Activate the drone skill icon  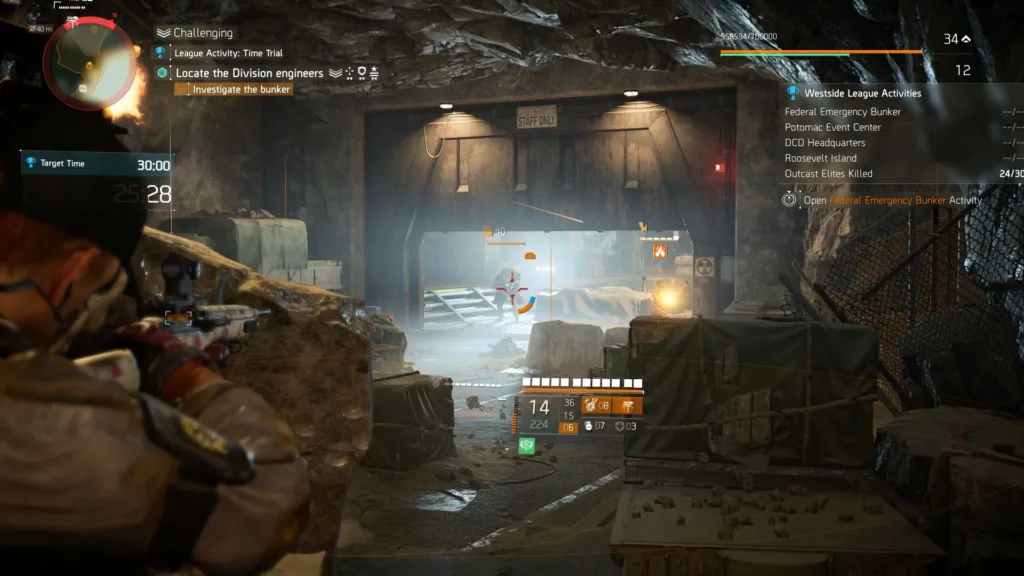coord(590,406)
